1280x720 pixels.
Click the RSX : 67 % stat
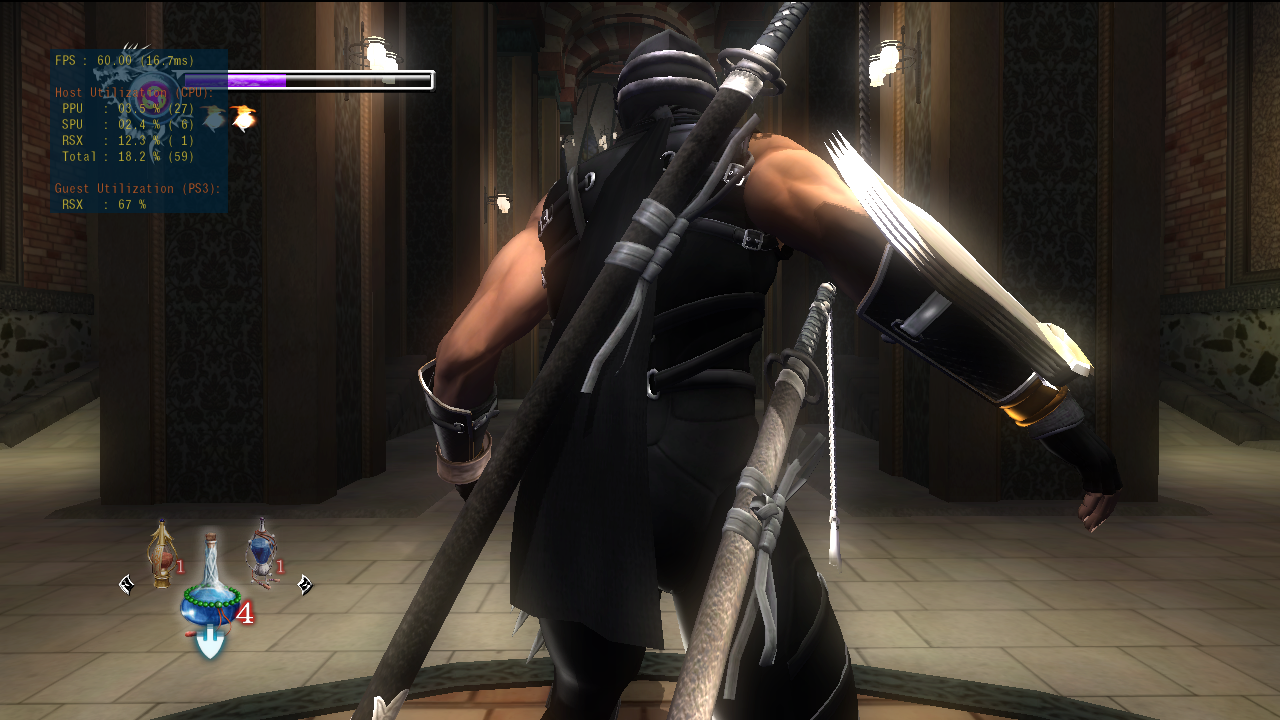(x=103, y=204)
